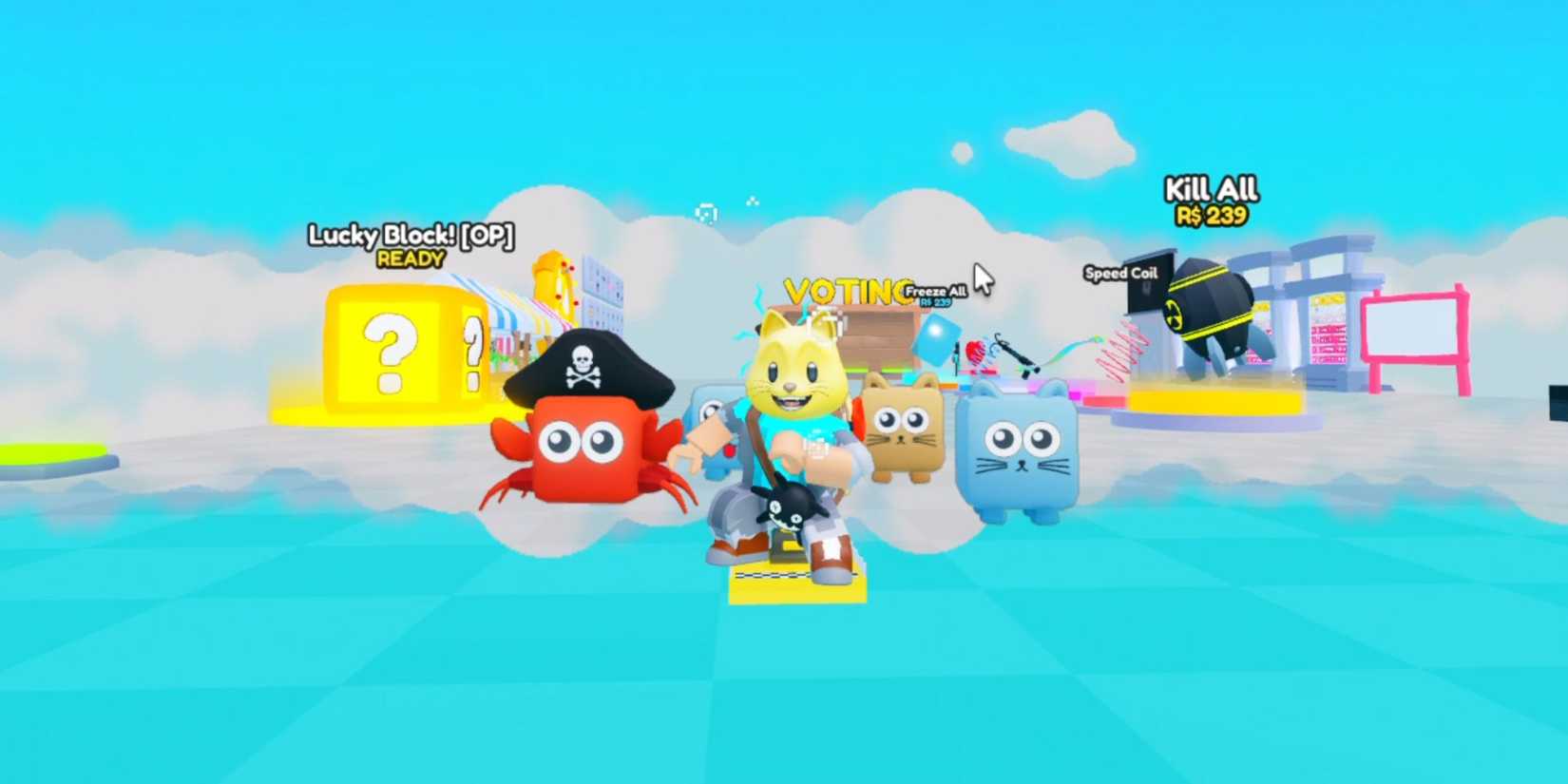Click the pink spring coil item
The width and height of the screenshot is (1568, 784).
tap(1121, 350)
